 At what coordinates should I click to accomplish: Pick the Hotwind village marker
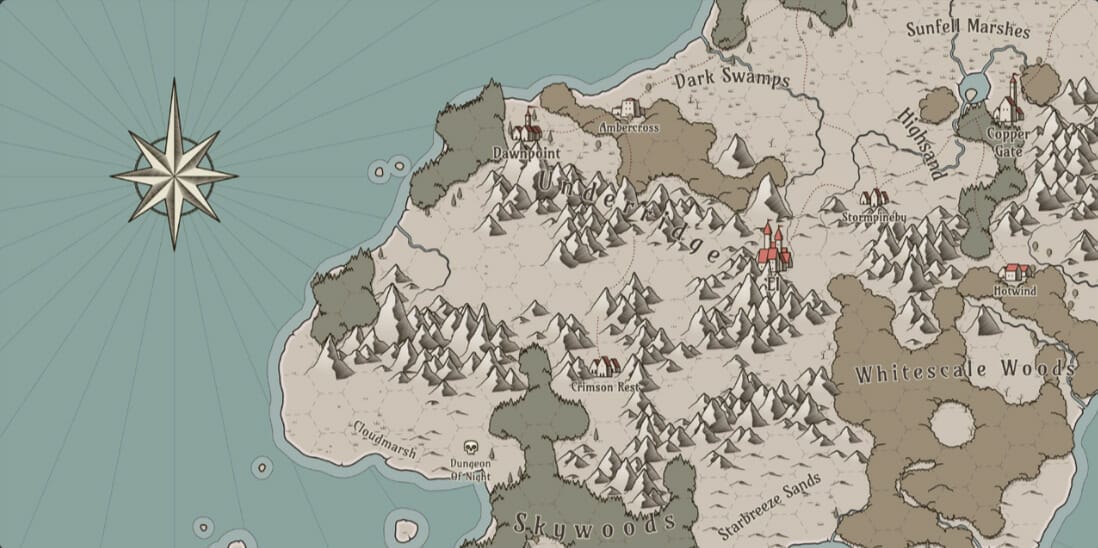1016,272
